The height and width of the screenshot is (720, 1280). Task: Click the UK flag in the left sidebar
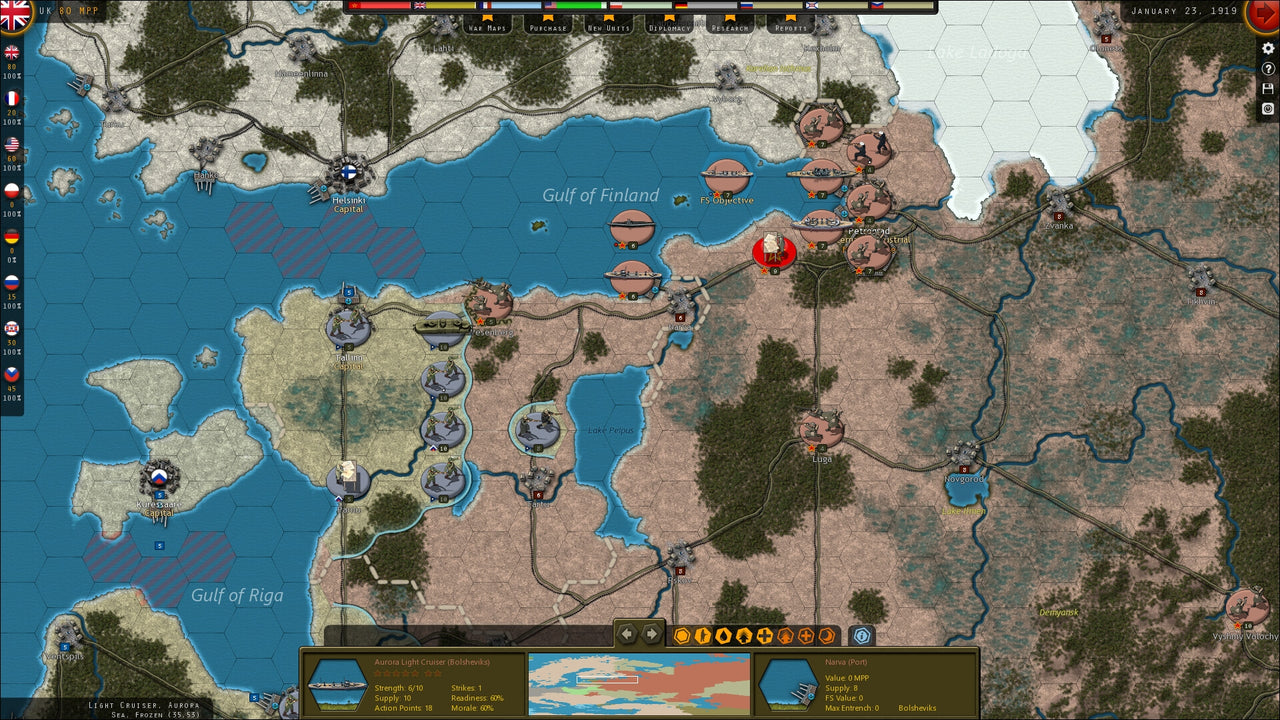click(12, 50)
